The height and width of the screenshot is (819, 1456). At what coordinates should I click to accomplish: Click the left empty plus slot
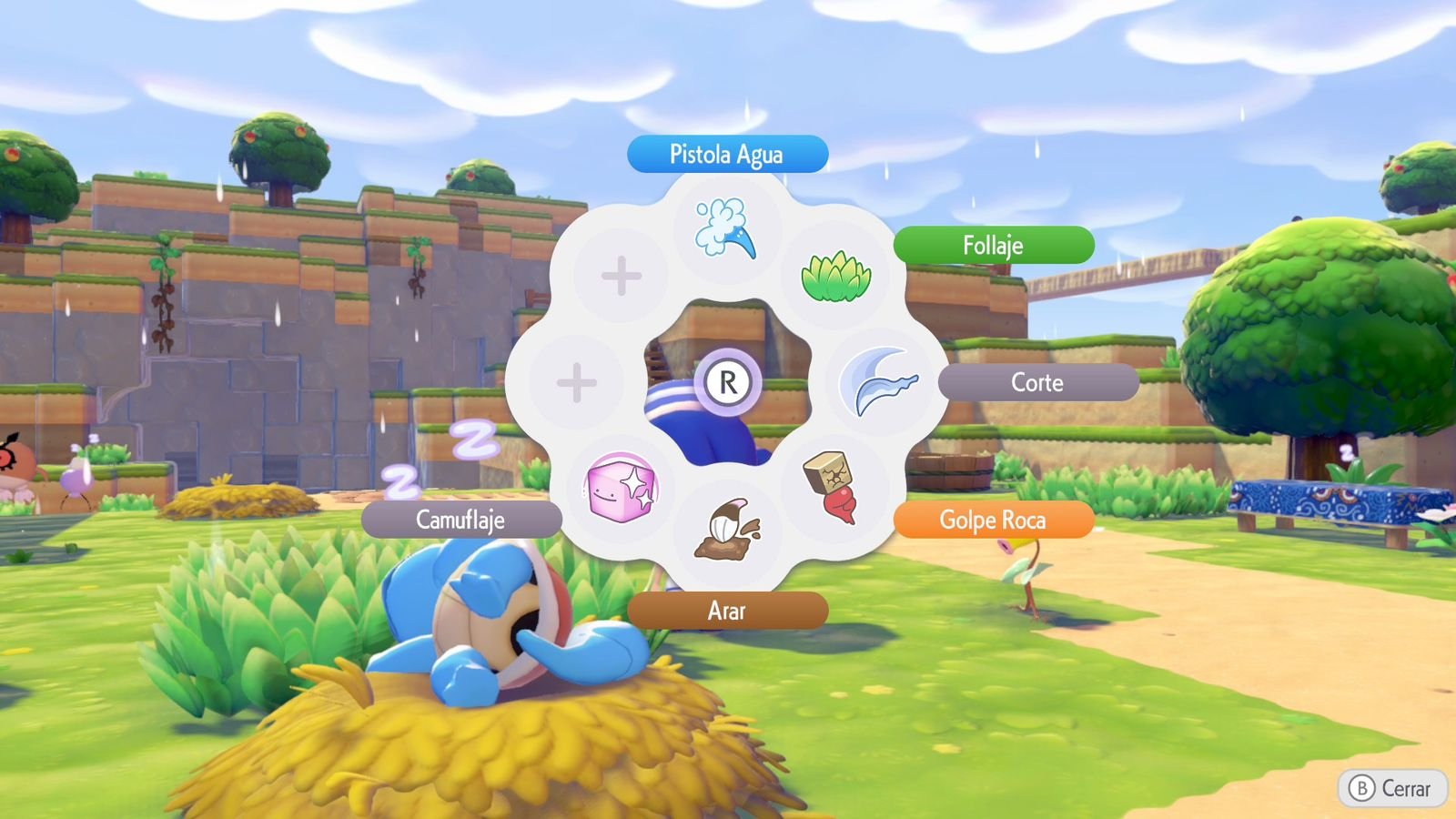(x=576, y=382)
